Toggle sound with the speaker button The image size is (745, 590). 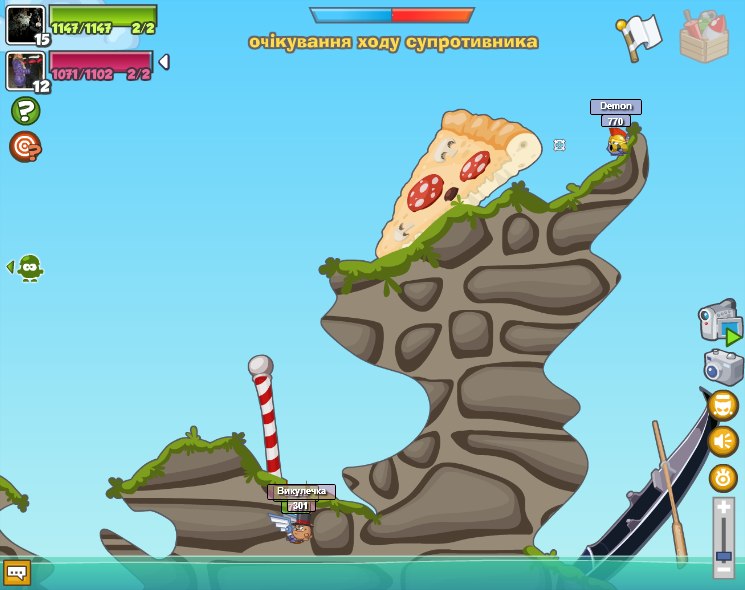coord(723,441)
